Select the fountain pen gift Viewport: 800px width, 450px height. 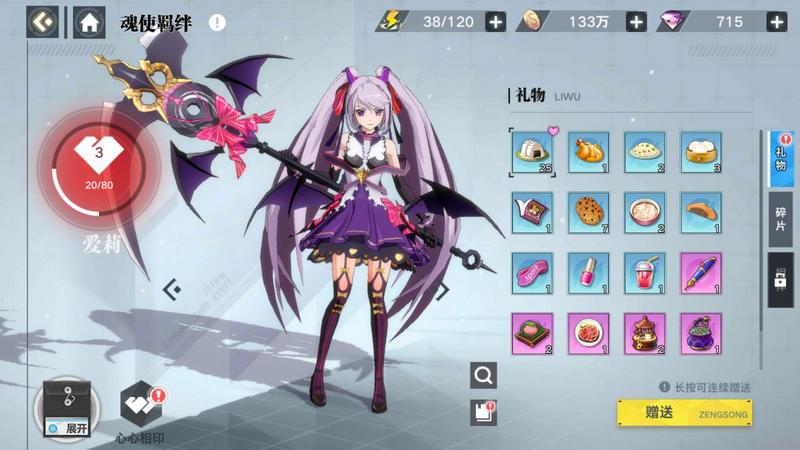(700, 271)
